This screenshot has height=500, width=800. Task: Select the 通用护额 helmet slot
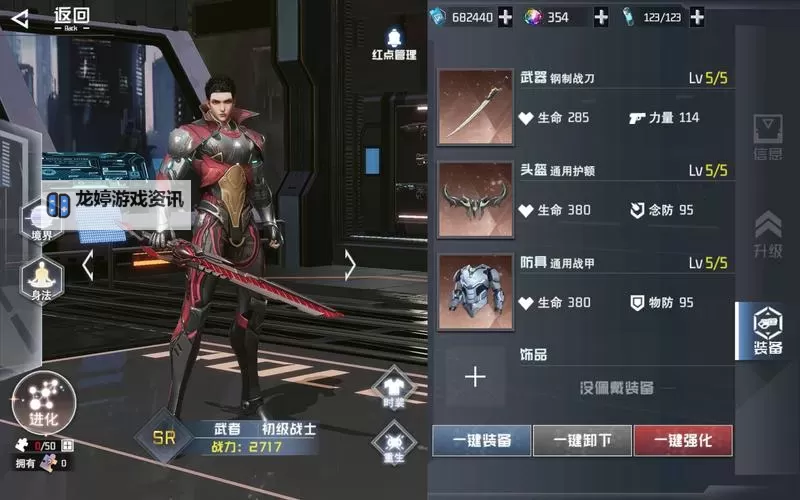[x=475, y=199]
